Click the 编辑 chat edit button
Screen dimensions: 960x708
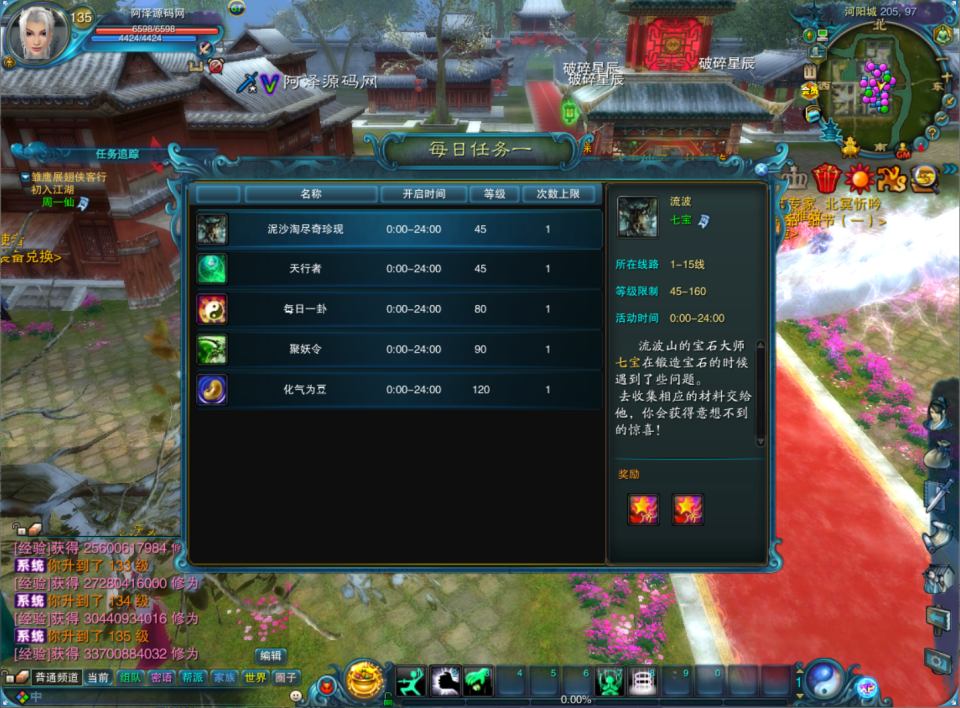tap(270, 656)
